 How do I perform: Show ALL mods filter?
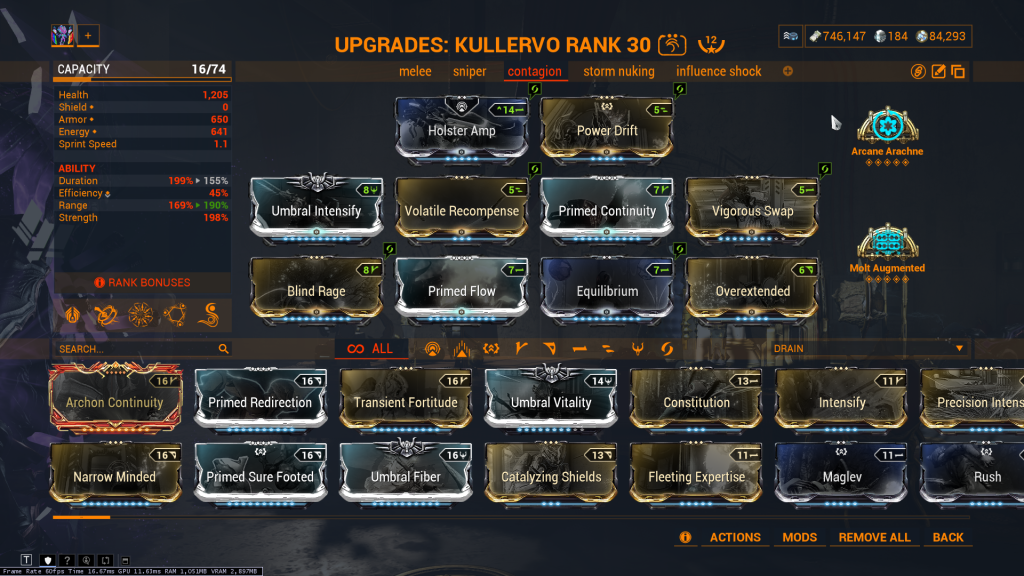click(370, 349)
